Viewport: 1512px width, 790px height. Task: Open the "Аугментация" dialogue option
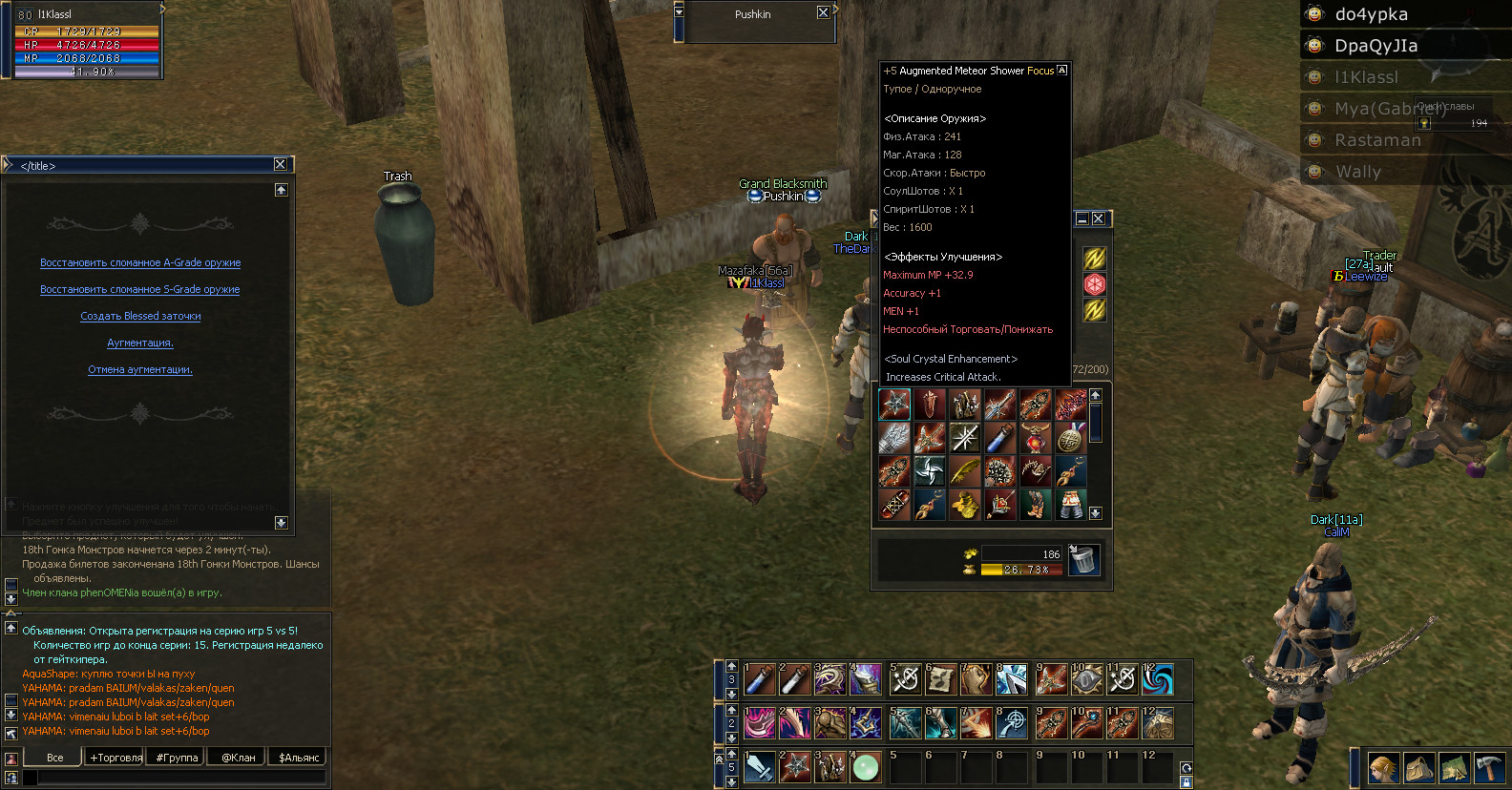pos(140,343)
